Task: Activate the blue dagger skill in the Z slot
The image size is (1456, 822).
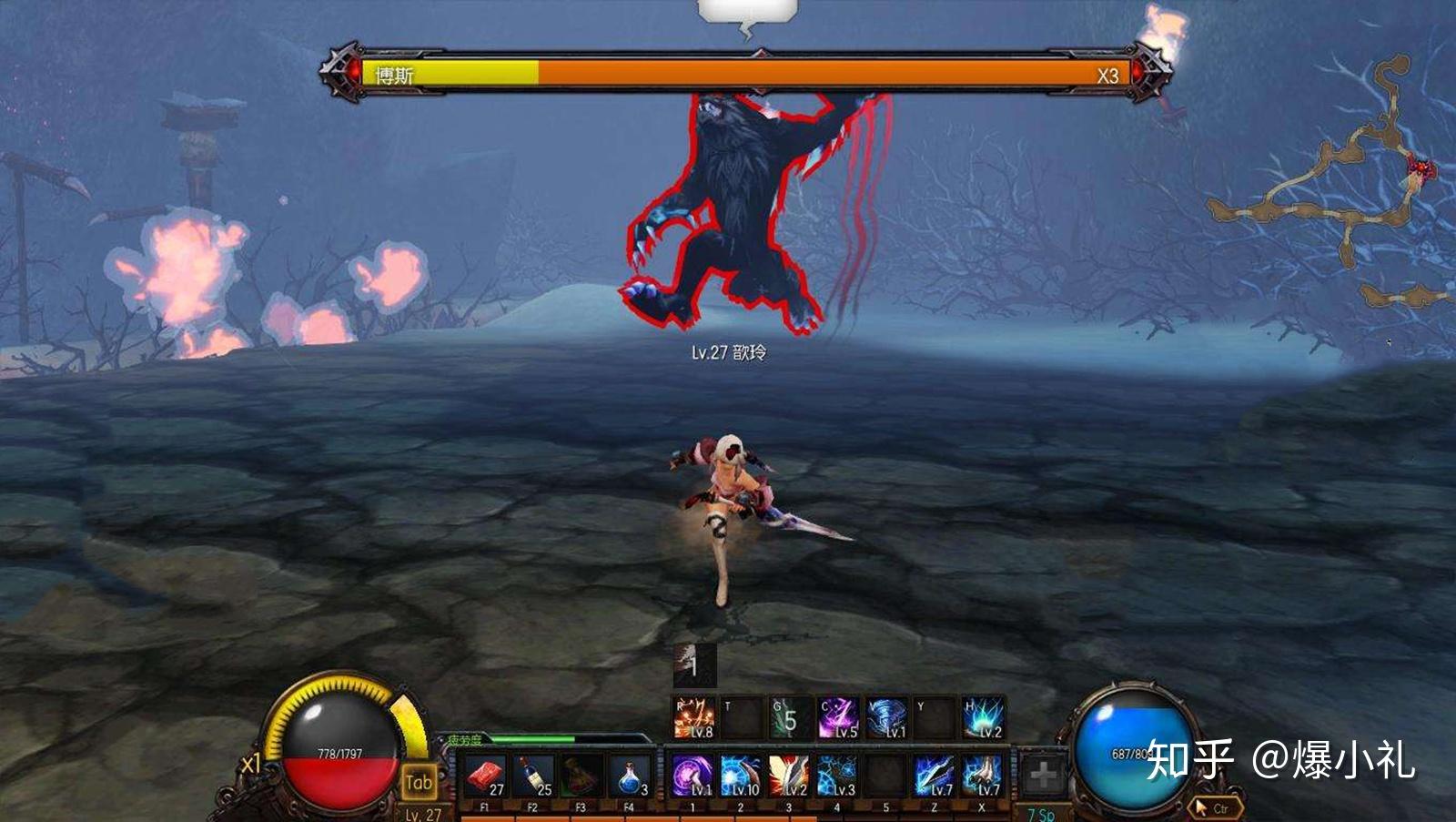Action: 934,776
